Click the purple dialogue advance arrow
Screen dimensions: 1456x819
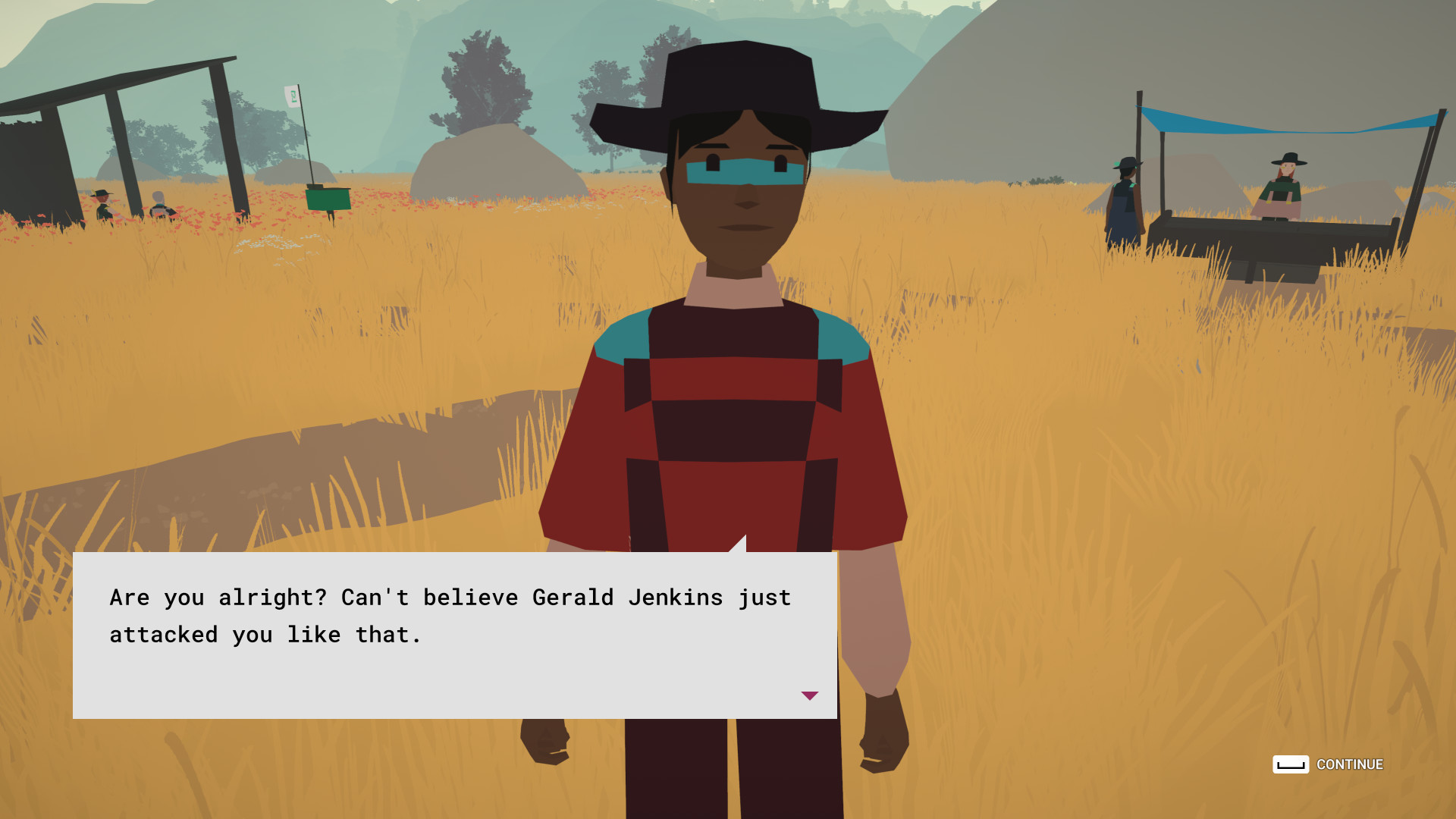809,695
